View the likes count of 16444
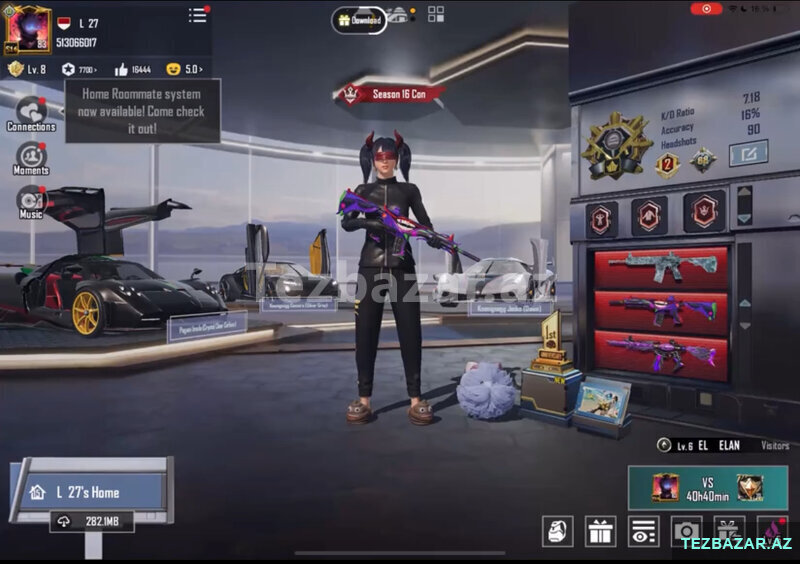The width and height of the screenshot is (800, 564). click(x=132, y=69)
